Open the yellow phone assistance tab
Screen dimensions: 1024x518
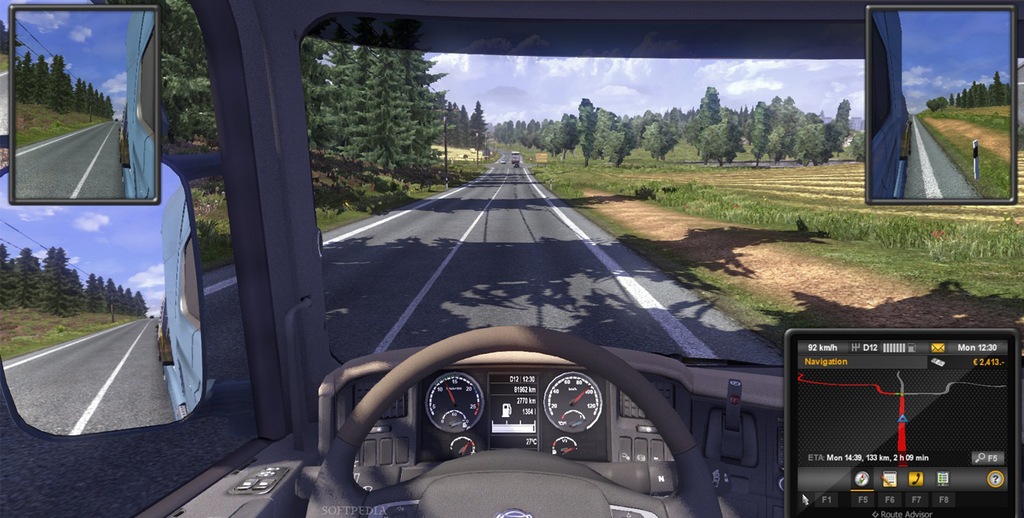click(x=916, y=479)
